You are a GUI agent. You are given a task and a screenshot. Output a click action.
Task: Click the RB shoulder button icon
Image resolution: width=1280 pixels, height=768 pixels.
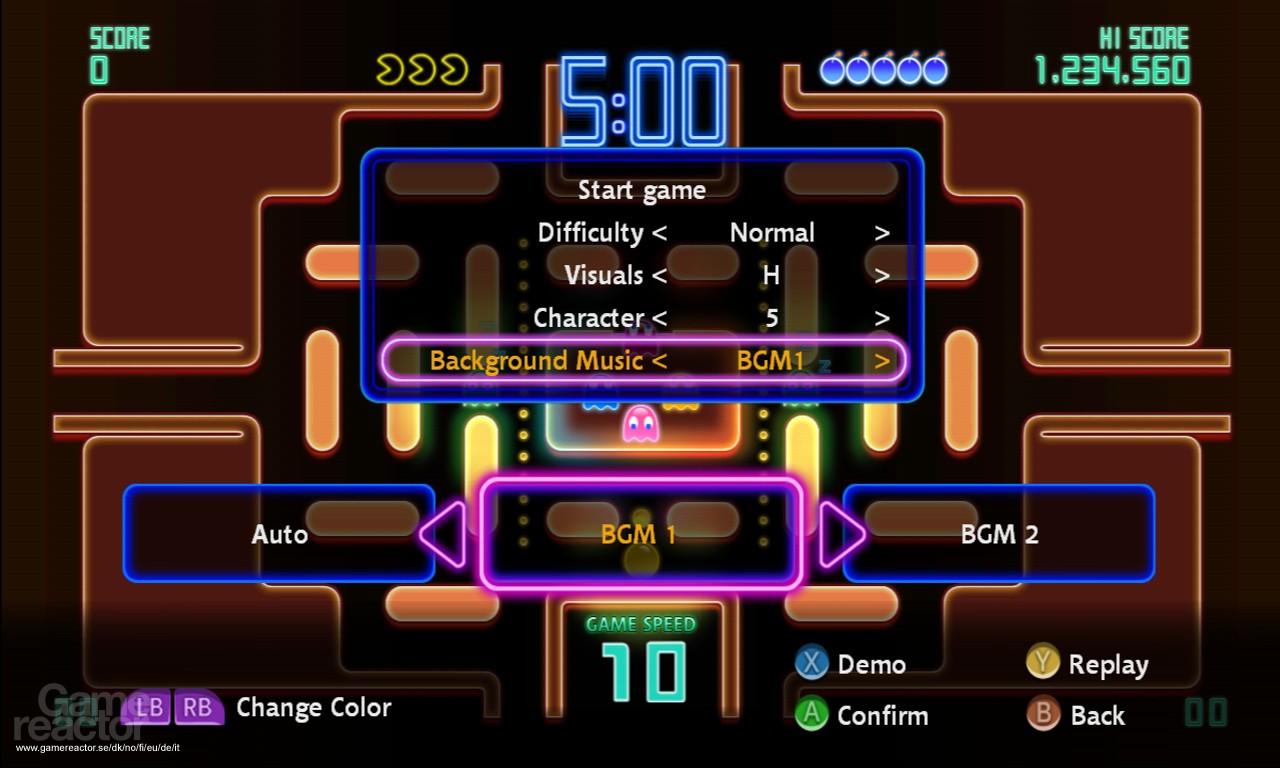pyautogui.click(x=199, y=708)
